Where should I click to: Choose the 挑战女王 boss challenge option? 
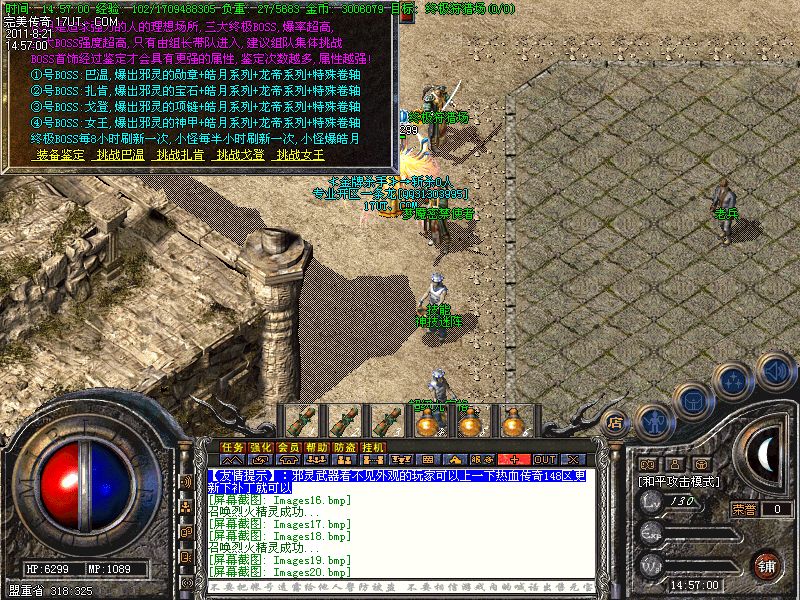click(301, 155)
